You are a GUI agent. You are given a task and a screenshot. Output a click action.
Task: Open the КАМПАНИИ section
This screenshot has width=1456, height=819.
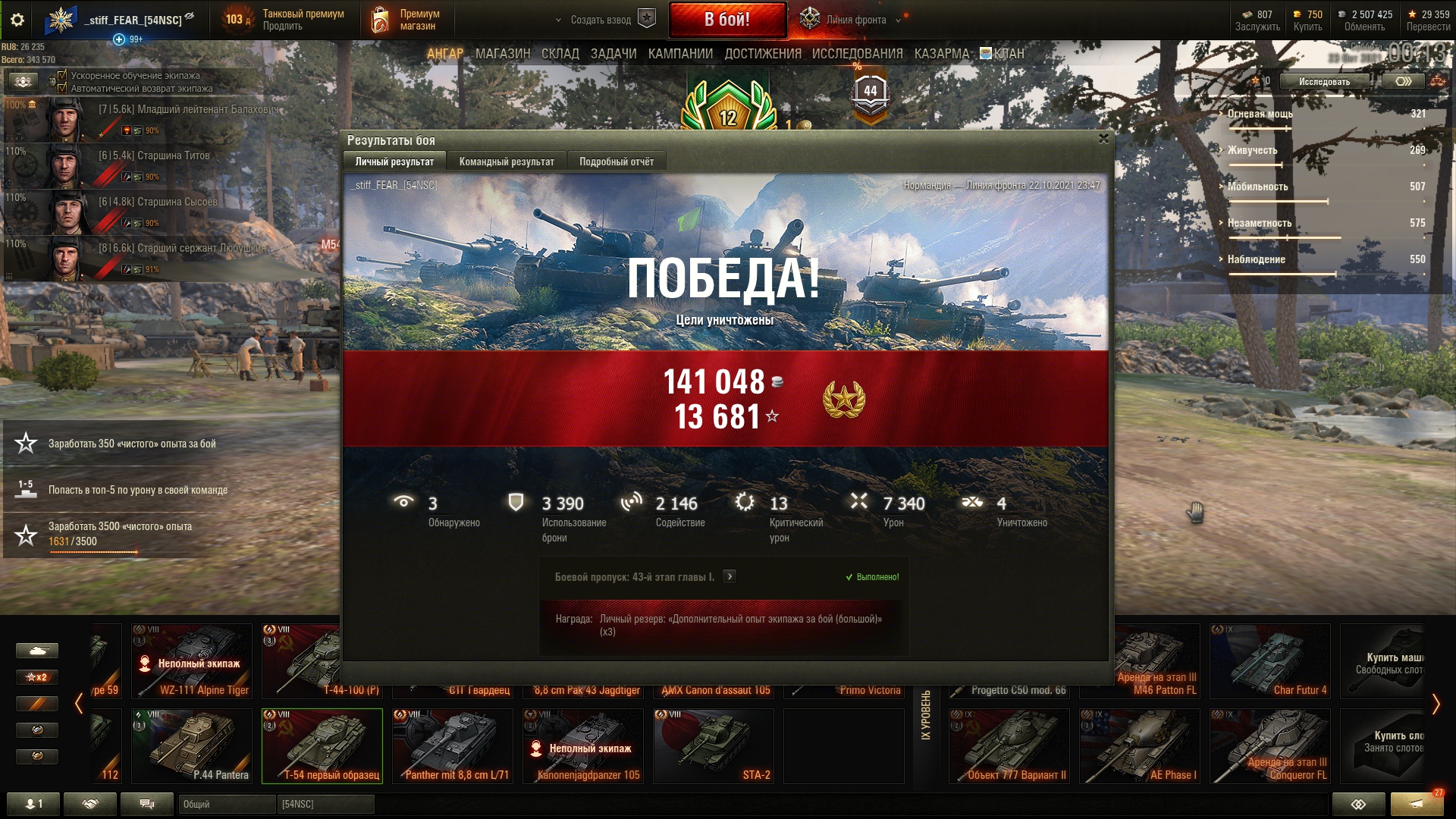(679, 54)
